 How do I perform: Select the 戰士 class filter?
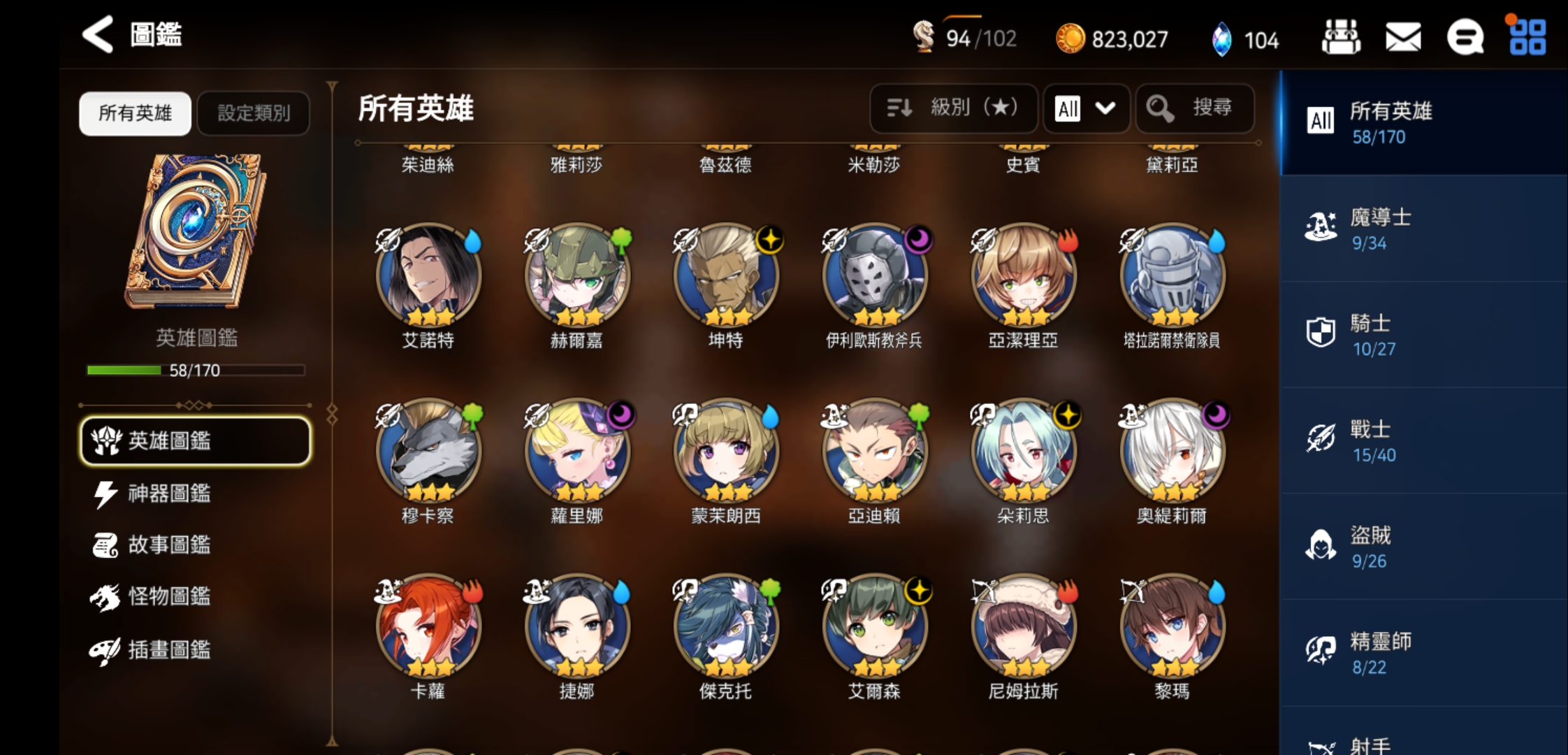[x=1425, y=440]
